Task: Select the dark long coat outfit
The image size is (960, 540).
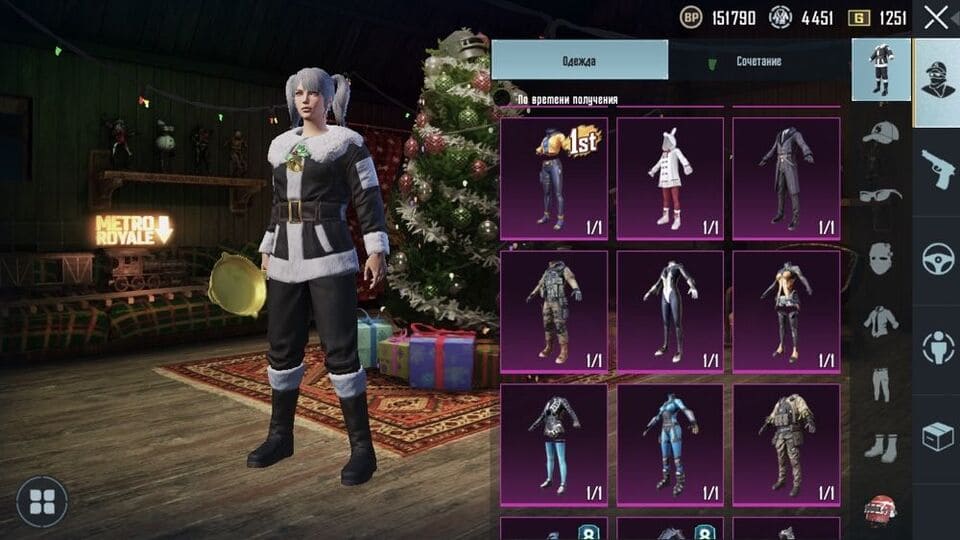Action: [786, 178]
